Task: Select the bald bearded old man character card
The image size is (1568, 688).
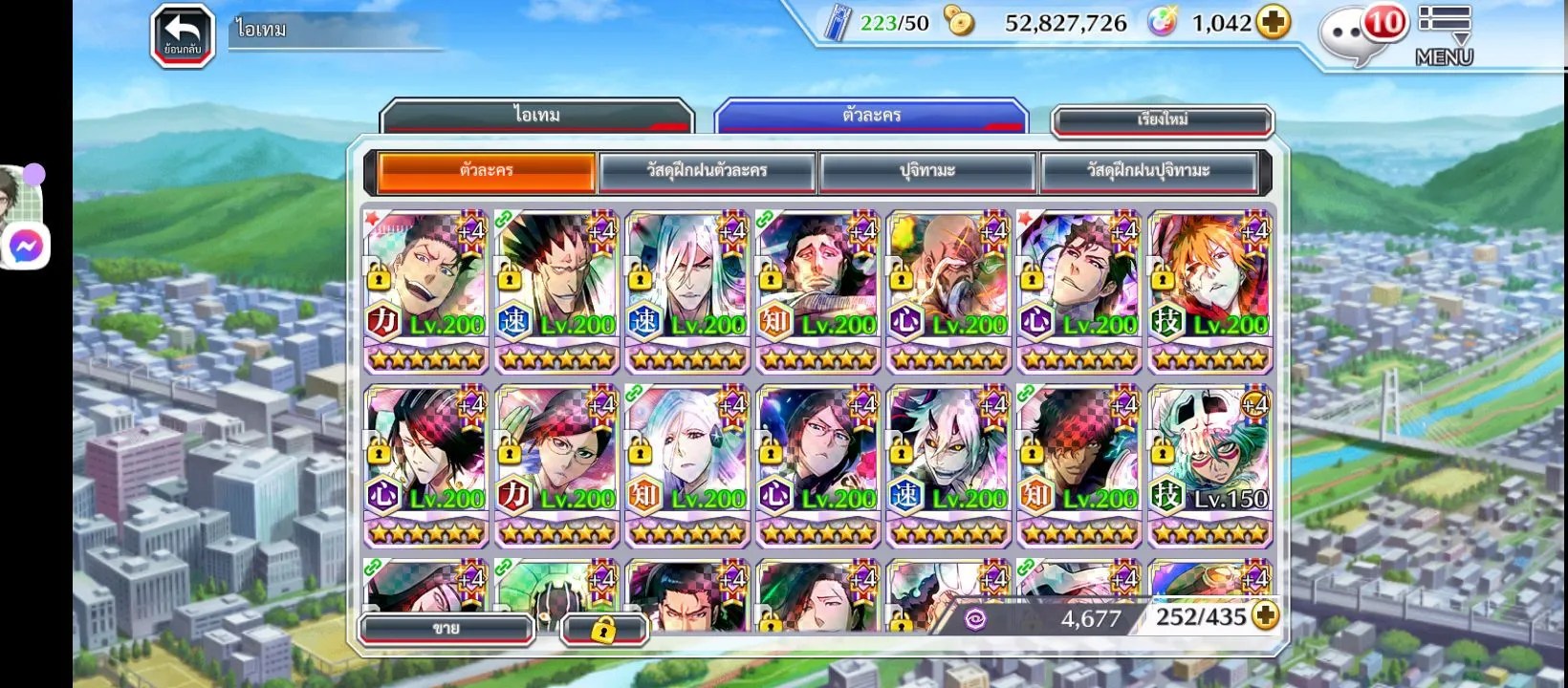Action: (948, 290)
